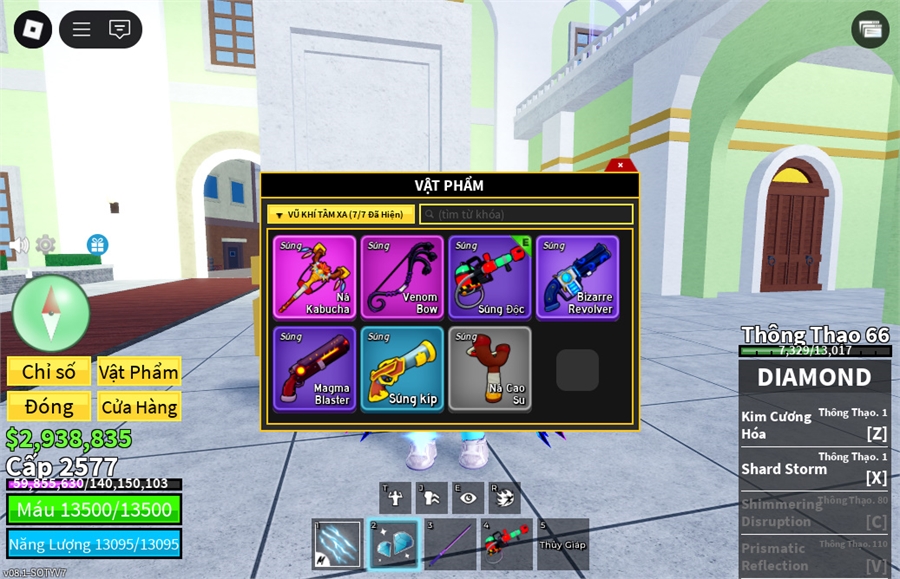Open the blue gift box rewards
The height and width of the screenshot is (579, 900).
[97, 244]
